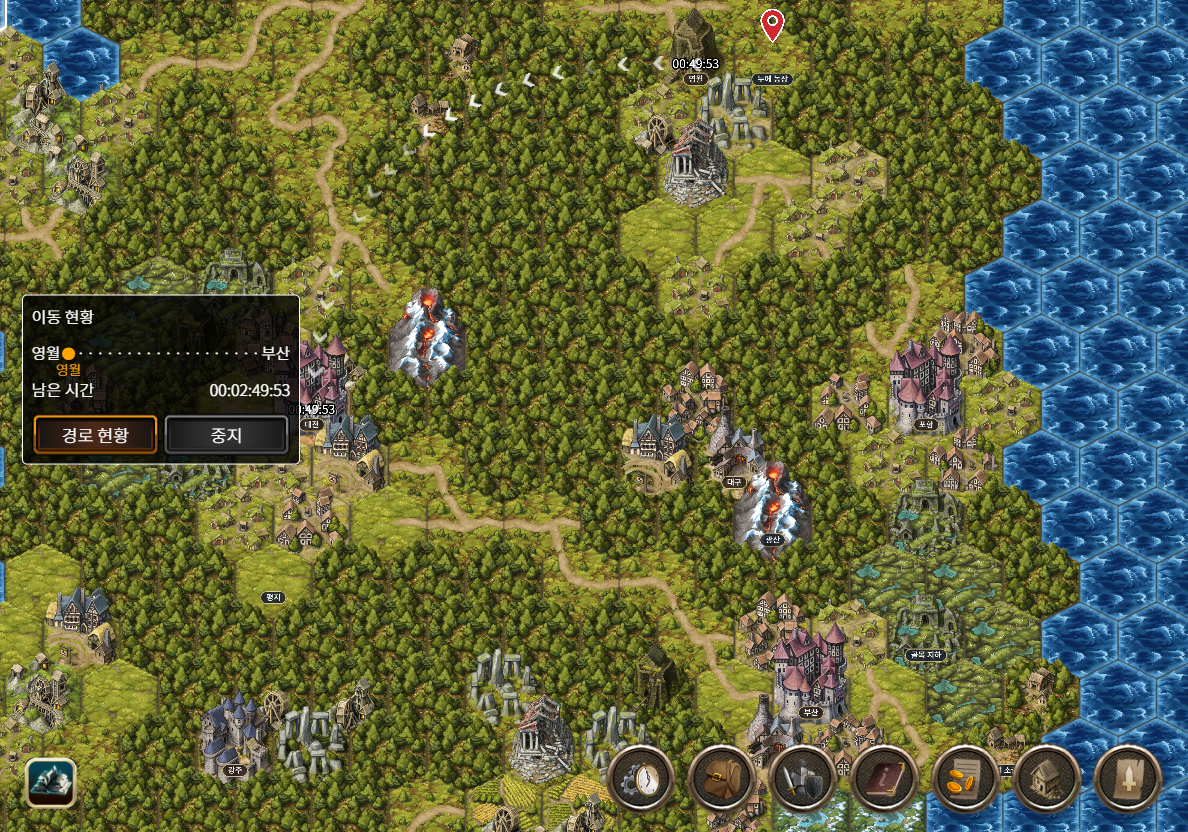Open the armor and sword equipment icon

point(802,779)
